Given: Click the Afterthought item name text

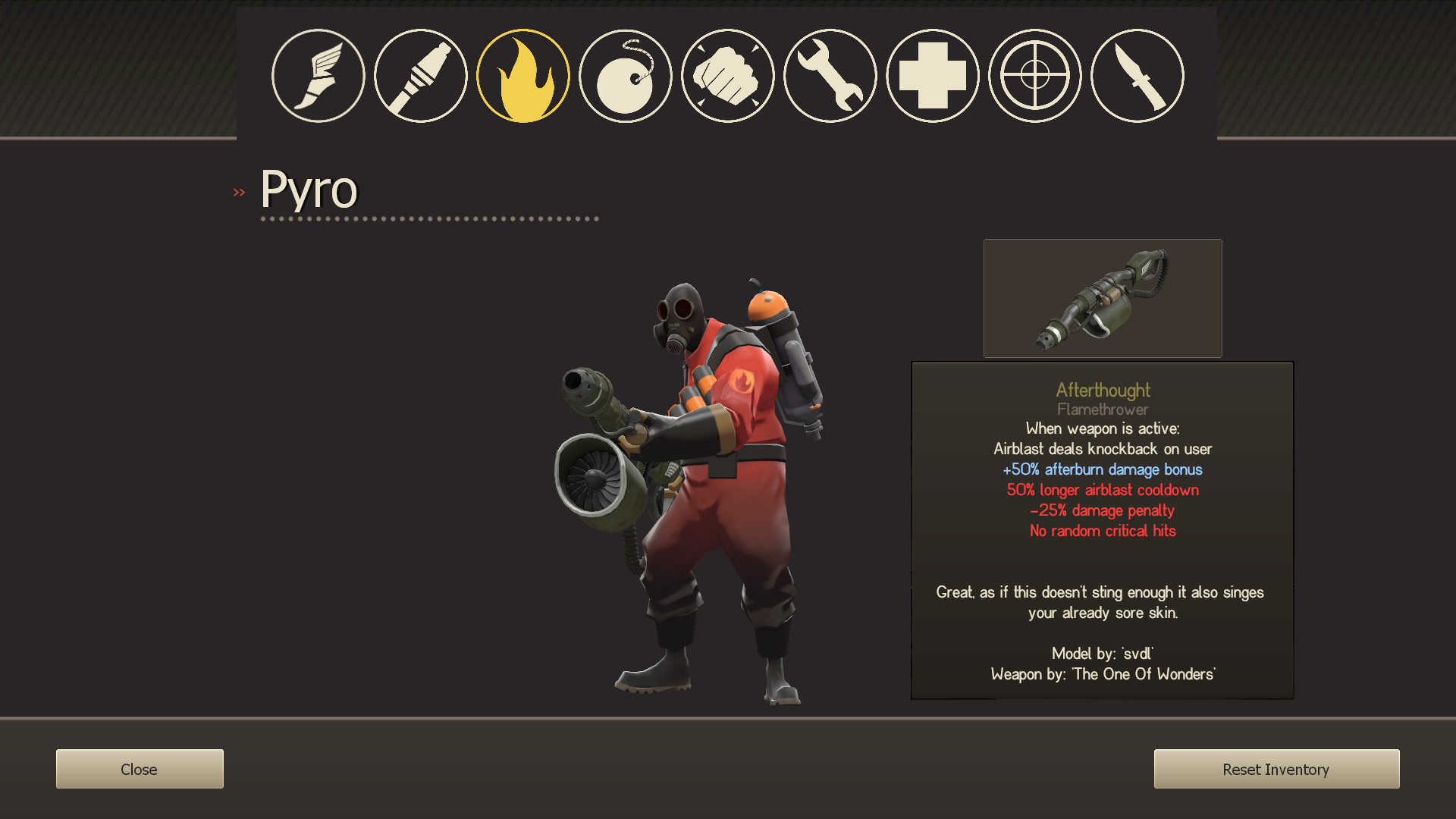Looking at the screenshot, I should [x=1102, y=390].
